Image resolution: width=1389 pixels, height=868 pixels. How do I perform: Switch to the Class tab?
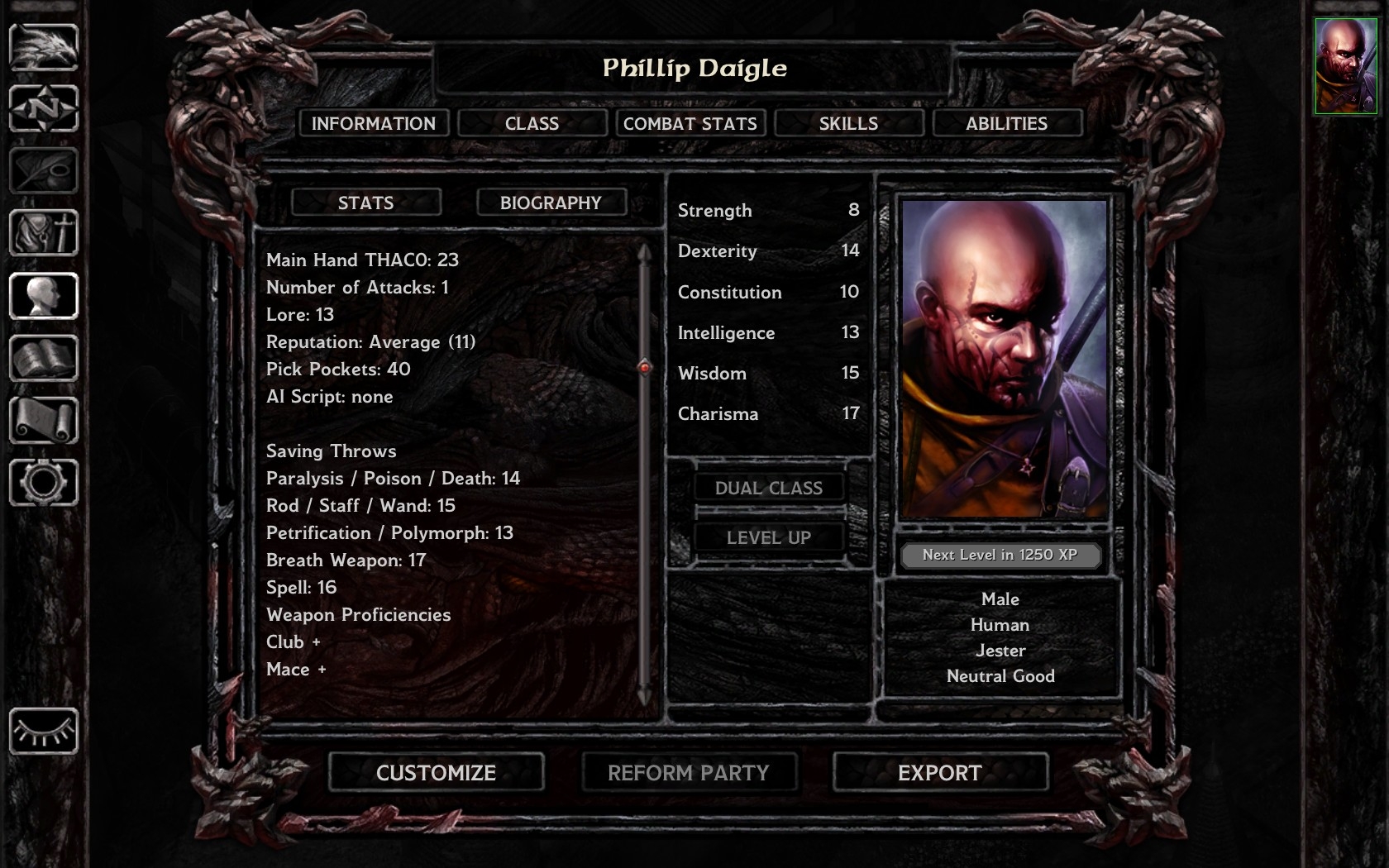(532, 123)
